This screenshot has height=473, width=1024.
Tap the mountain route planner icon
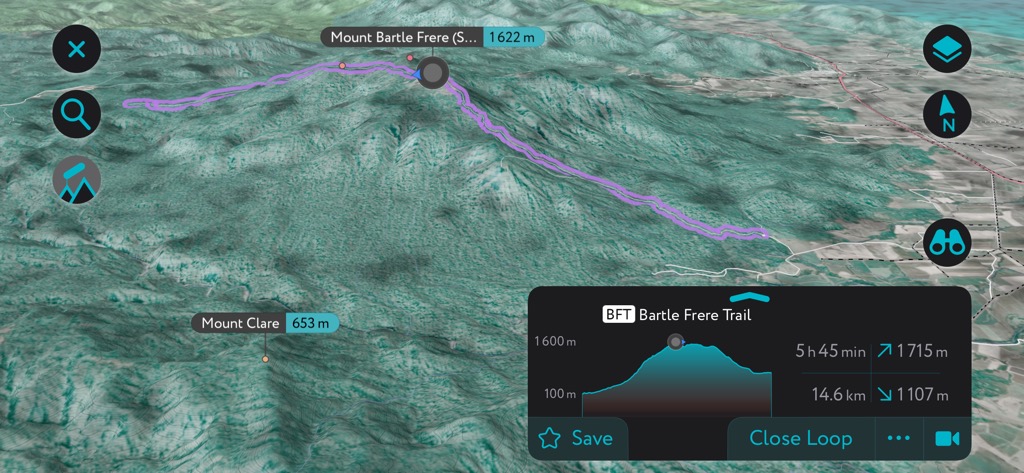pos(77,182)
